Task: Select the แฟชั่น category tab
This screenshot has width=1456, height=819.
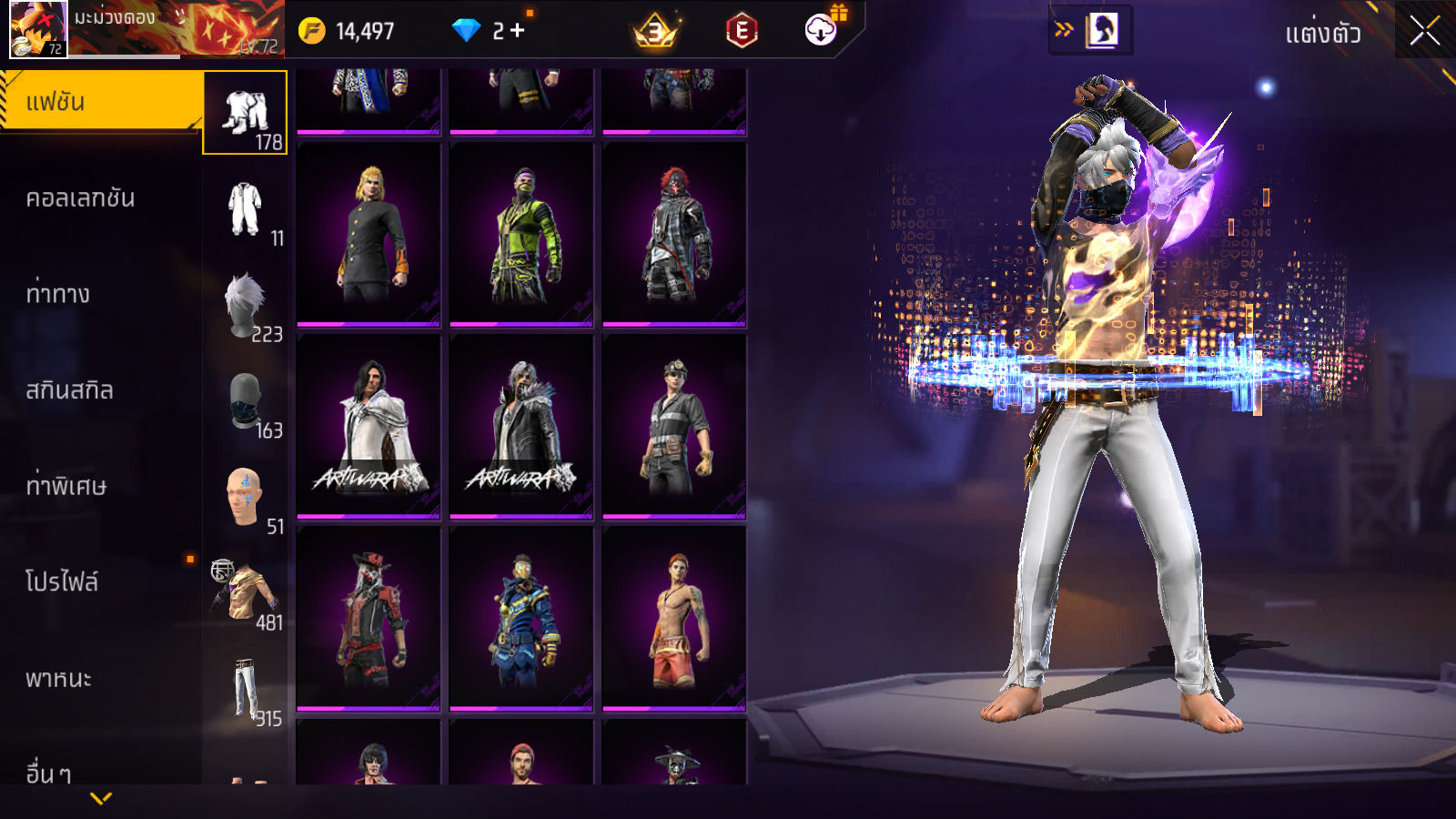Action: point(100,102)
